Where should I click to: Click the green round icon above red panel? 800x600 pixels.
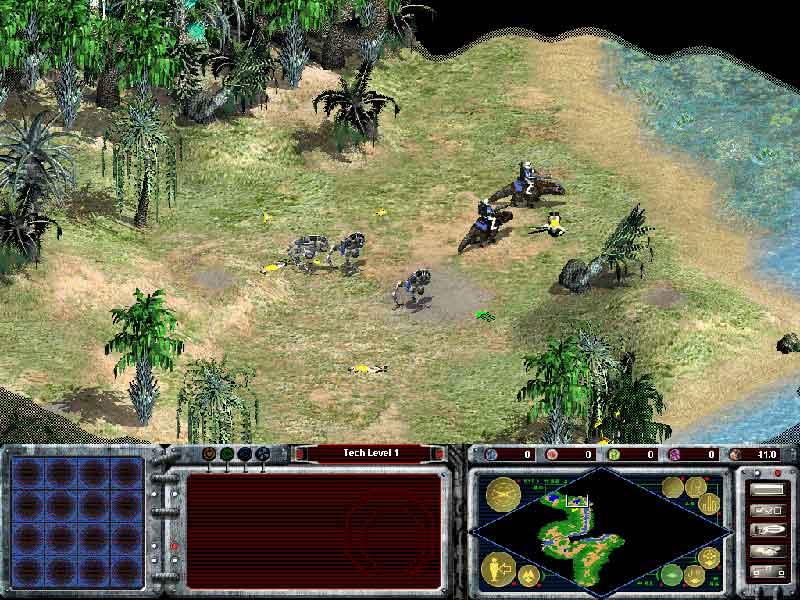227,453
